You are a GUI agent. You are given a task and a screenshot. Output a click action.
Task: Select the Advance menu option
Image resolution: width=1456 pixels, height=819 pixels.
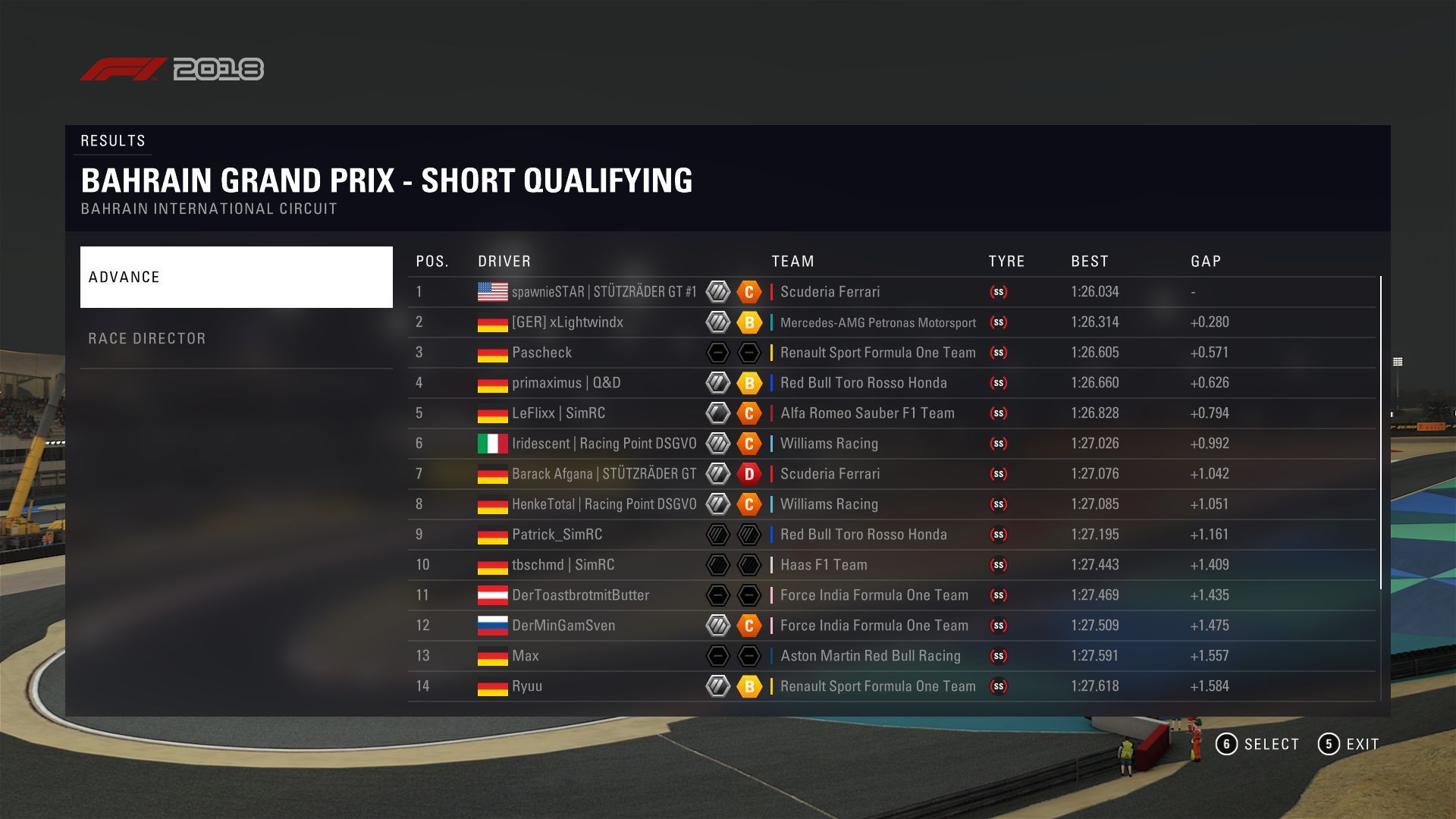click(236, 277)
